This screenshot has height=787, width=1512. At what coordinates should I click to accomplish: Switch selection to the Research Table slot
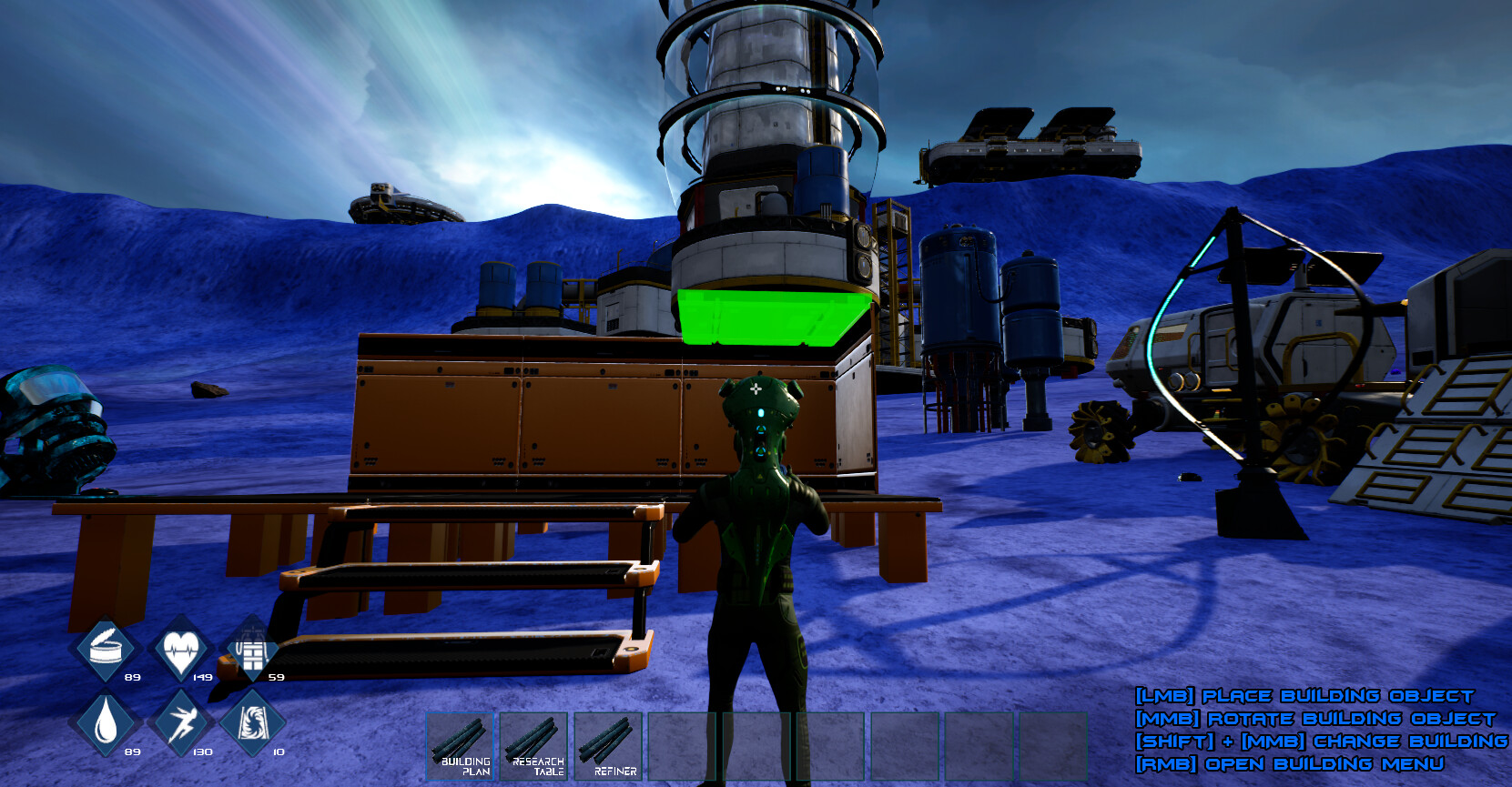coord(536,746)
